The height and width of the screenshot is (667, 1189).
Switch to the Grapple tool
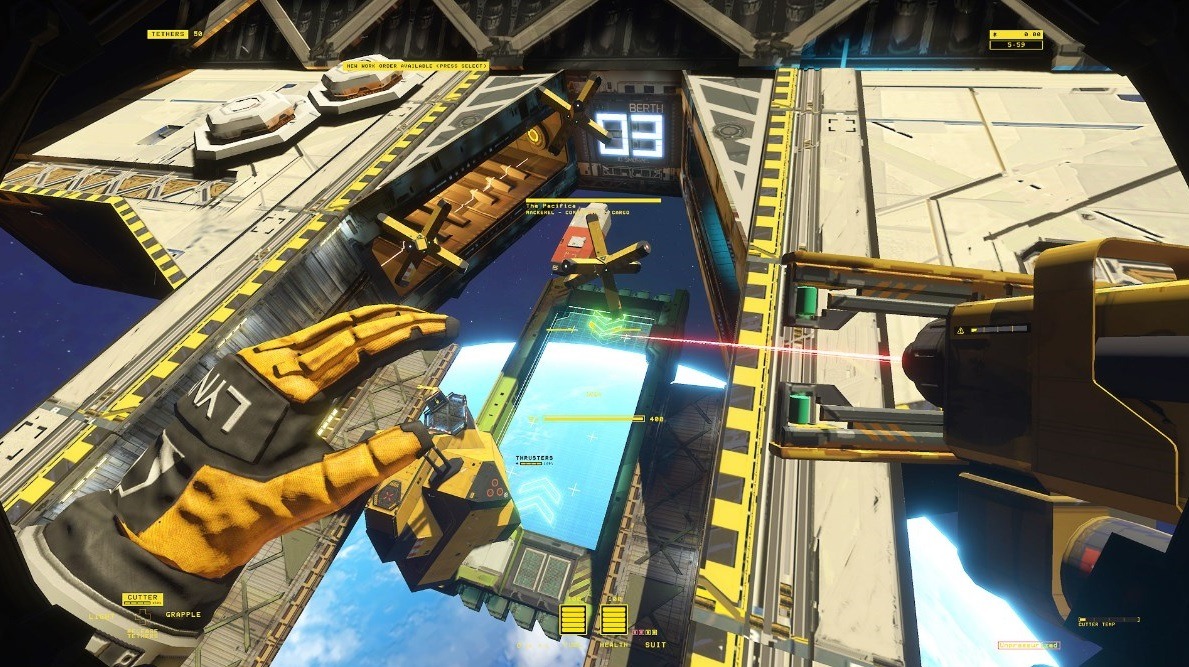[x=183, y=614]
